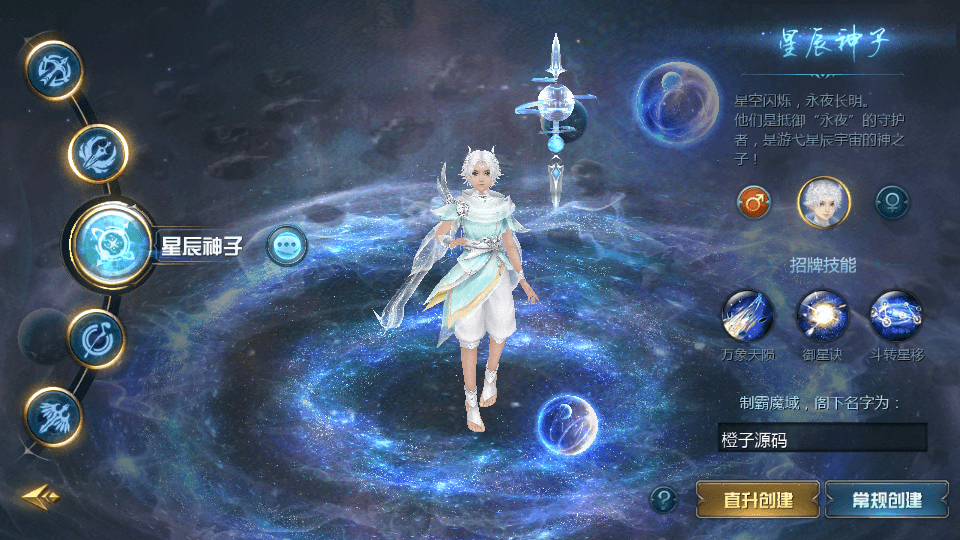960x540 pixels.
Task: View the 御星诀 skill icon
Action: coord(822,316)
